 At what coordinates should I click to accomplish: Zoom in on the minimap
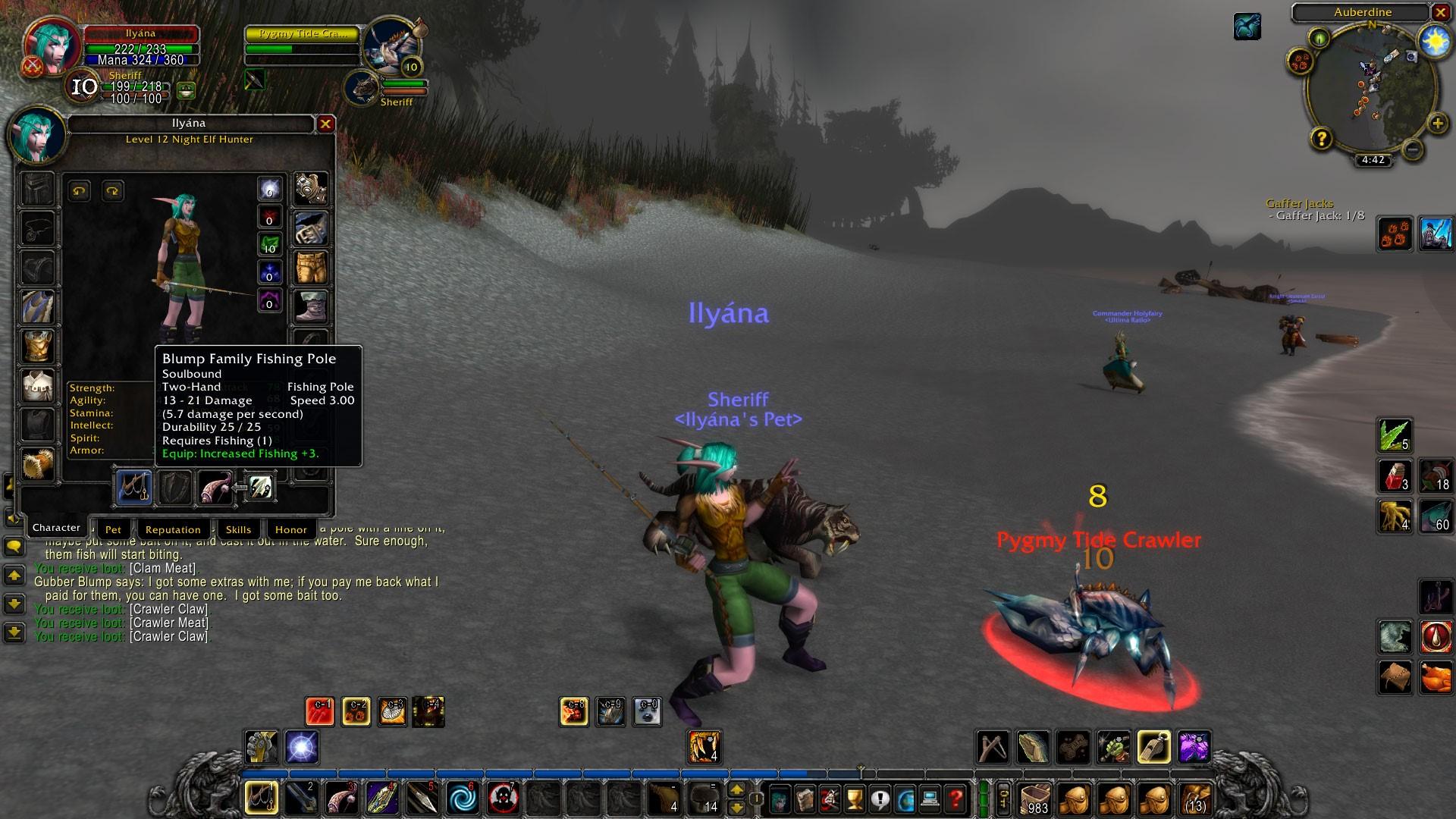point(1437,124)
